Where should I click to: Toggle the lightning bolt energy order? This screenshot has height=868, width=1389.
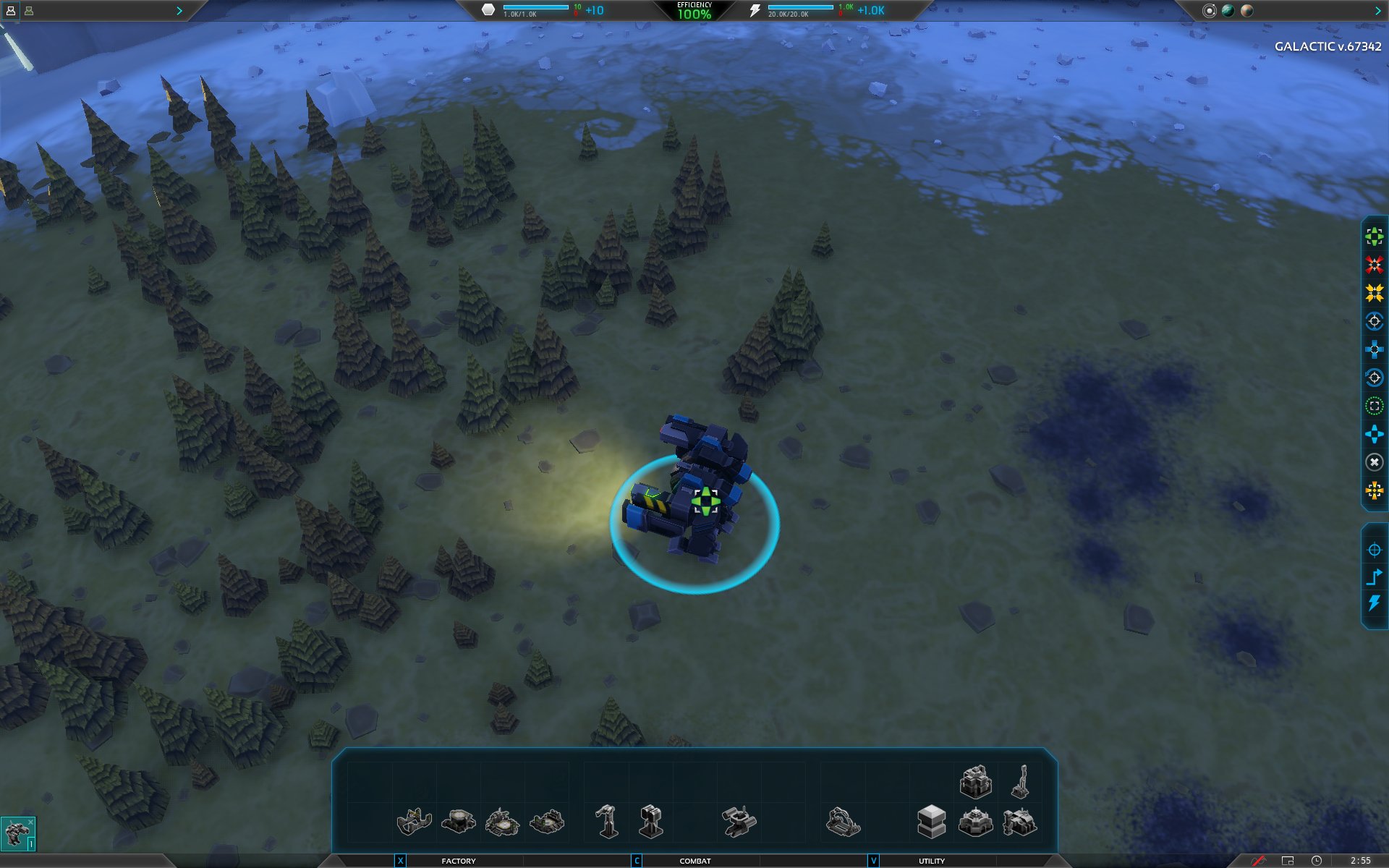1374,603
